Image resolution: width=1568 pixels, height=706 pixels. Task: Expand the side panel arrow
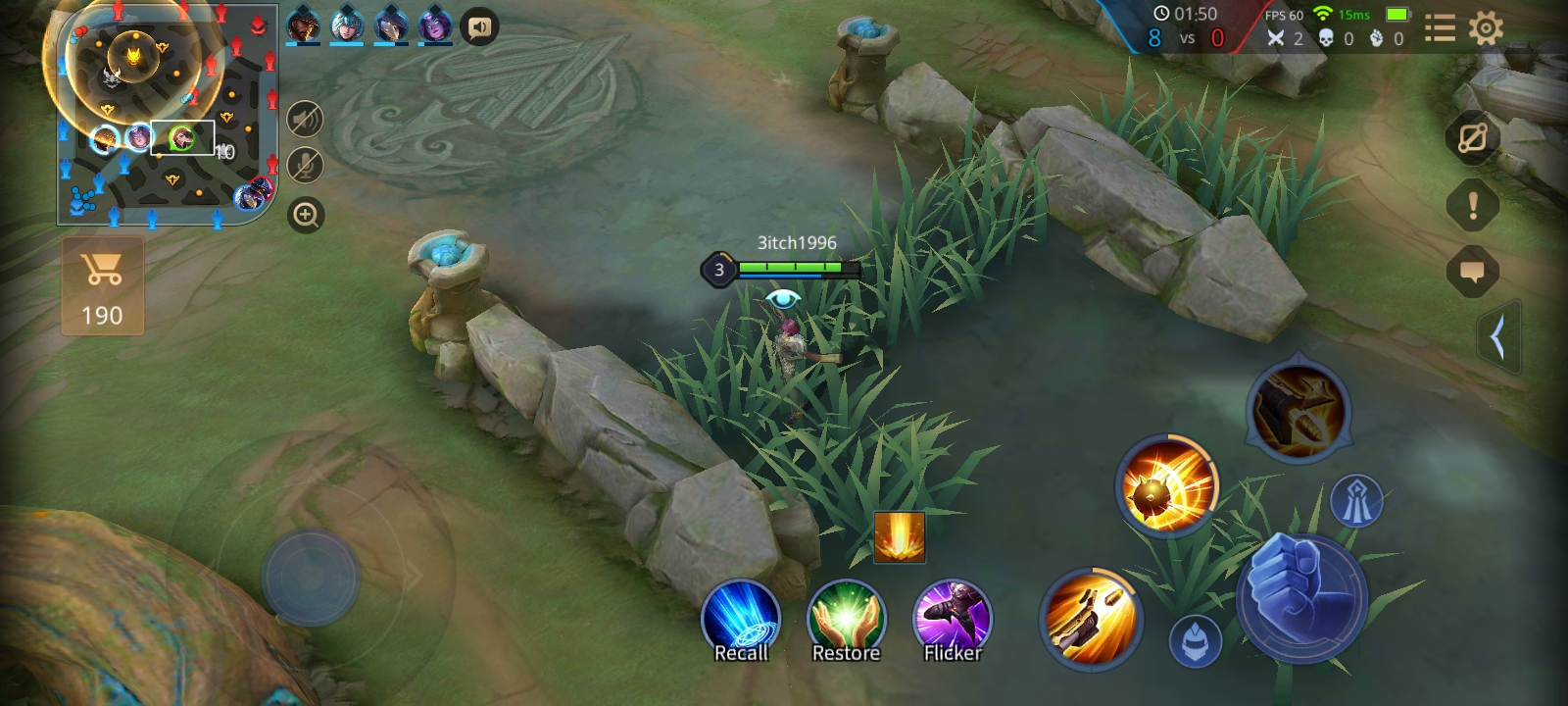click(1497, 337)
